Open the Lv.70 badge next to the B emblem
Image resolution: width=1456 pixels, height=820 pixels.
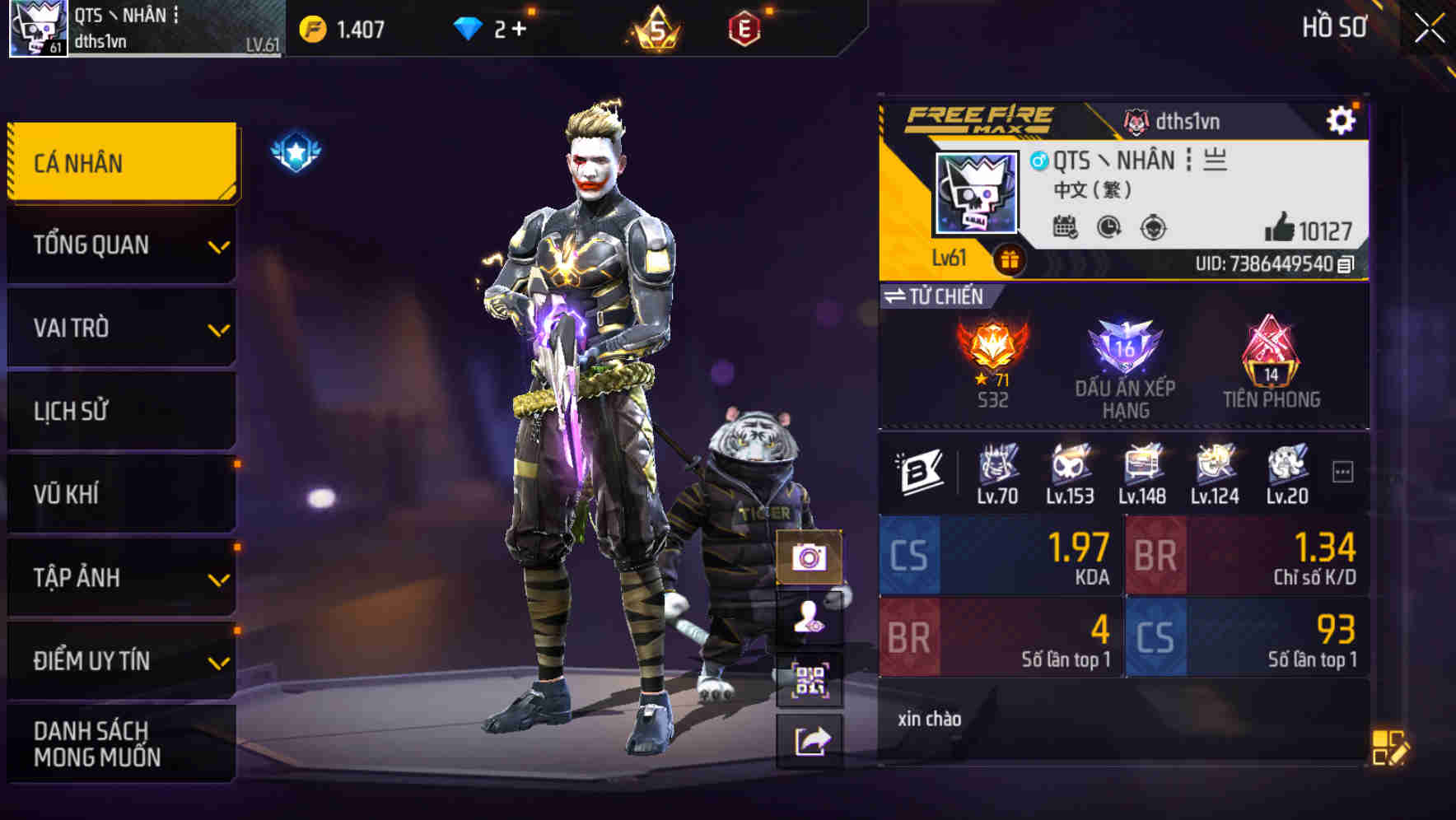click(997, 468)
